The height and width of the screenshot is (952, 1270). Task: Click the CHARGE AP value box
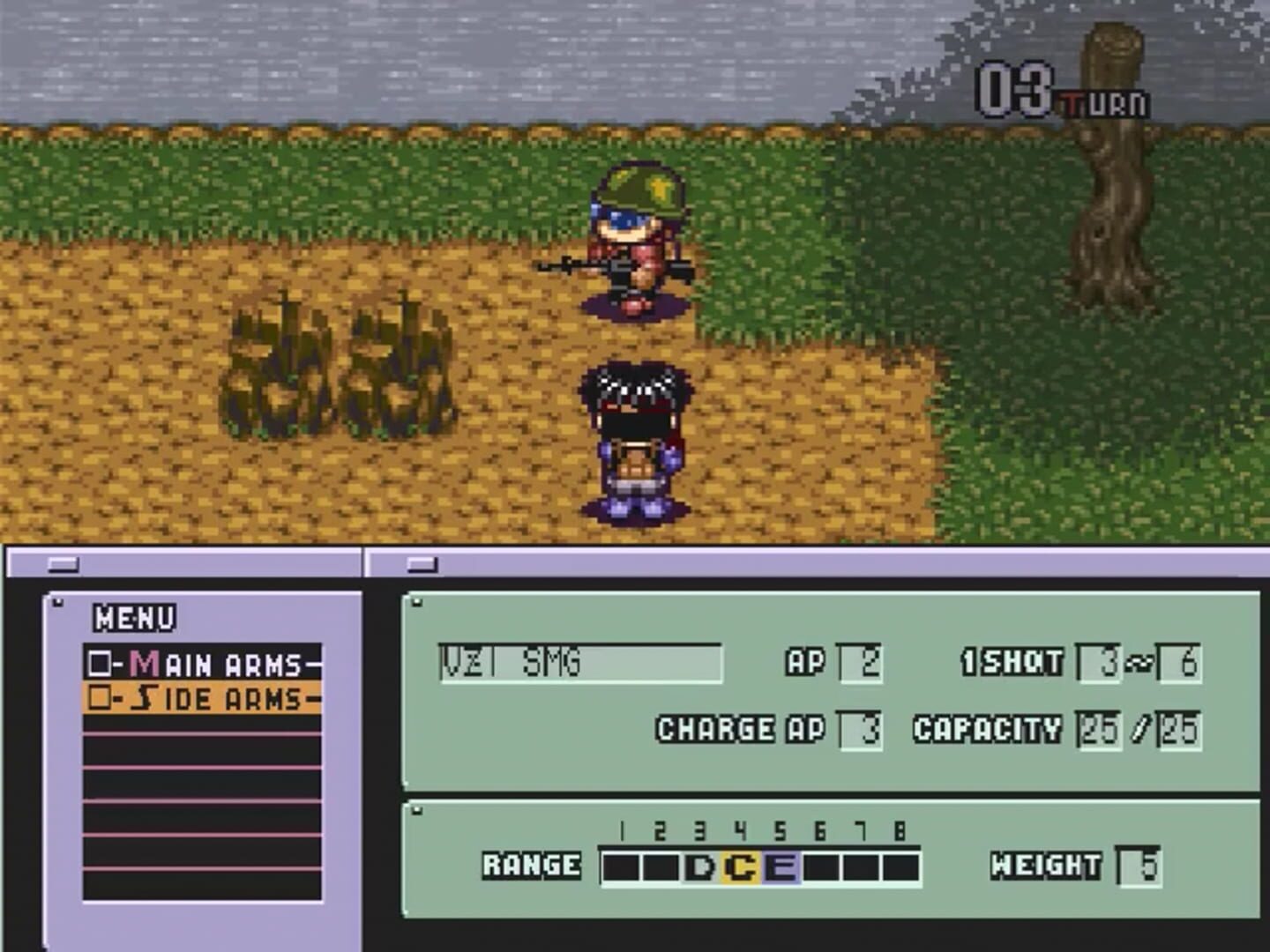coord(860,730)
